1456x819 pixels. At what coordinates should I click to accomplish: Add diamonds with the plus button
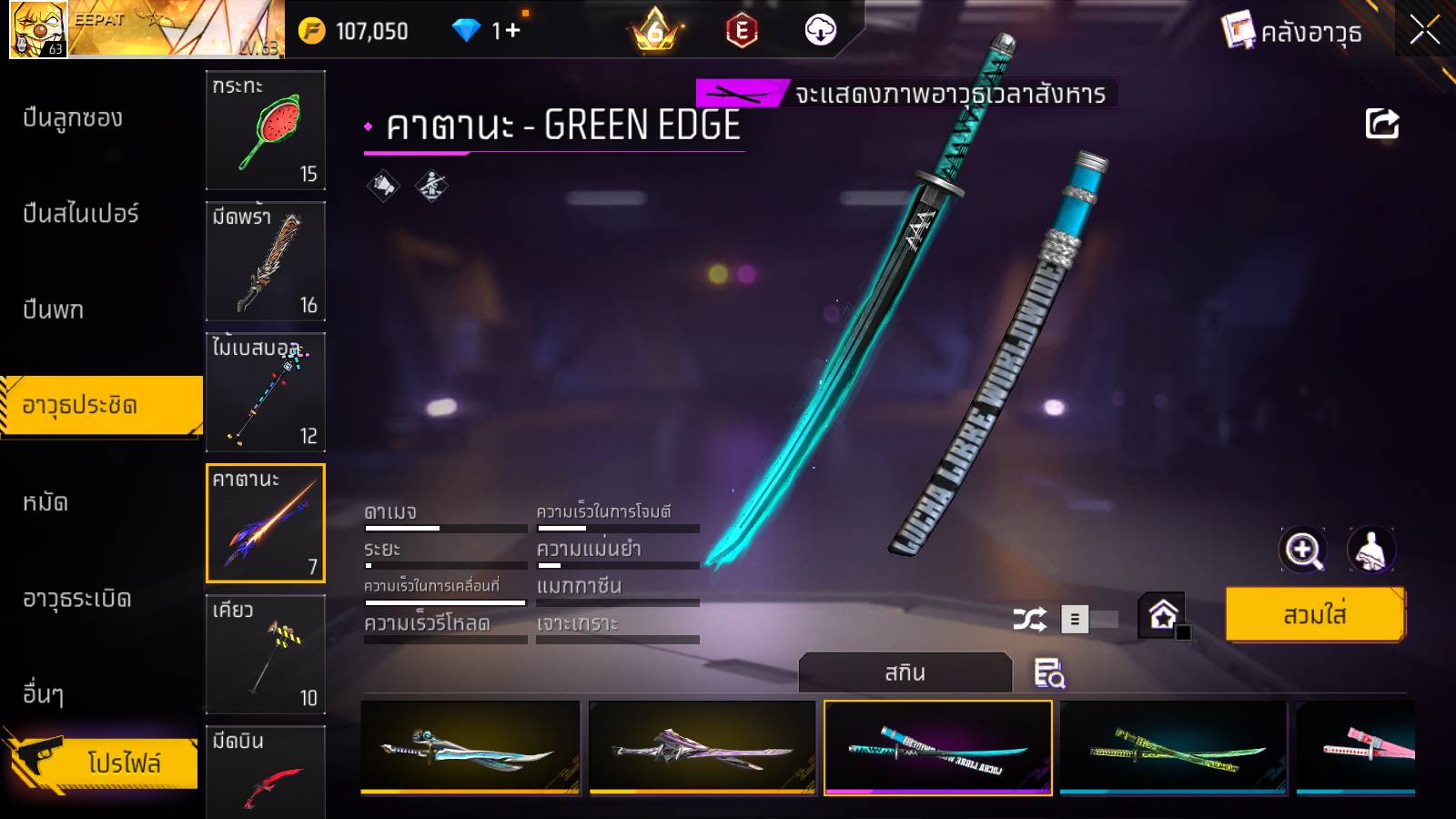coord(513,31)
